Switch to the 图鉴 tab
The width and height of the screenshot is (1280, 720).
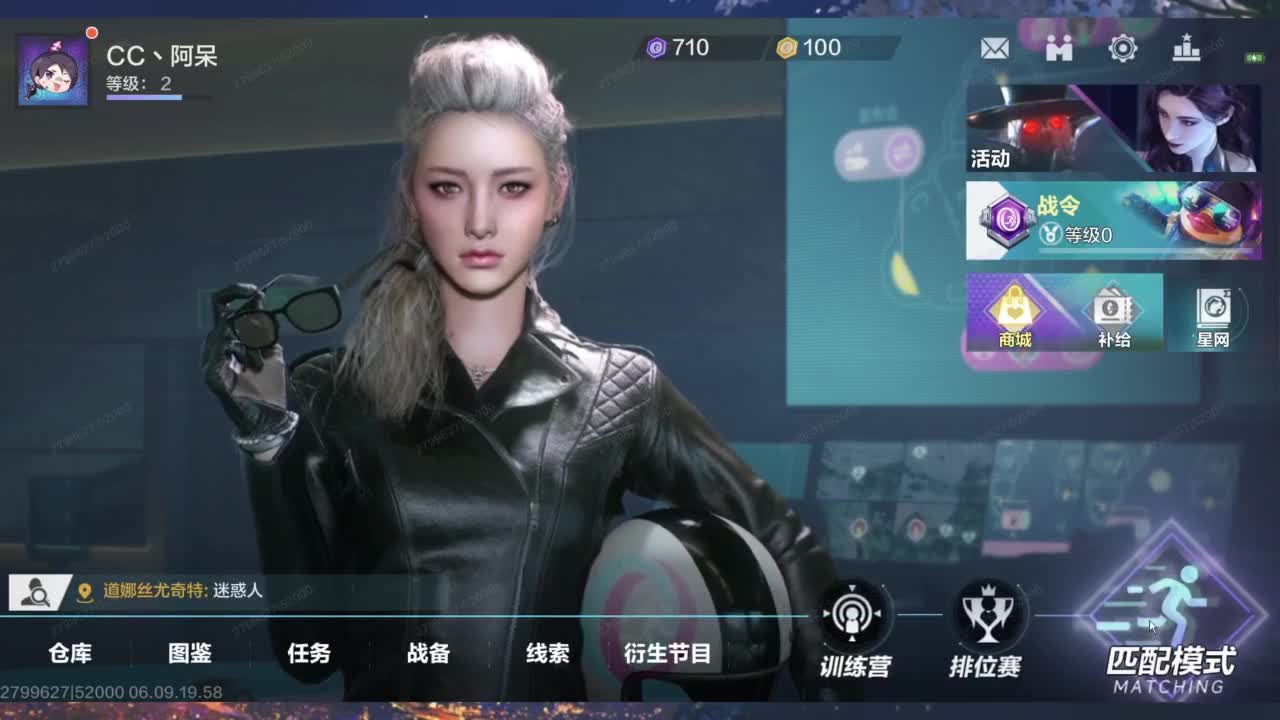pyautogui.click(x=192, y=654)
